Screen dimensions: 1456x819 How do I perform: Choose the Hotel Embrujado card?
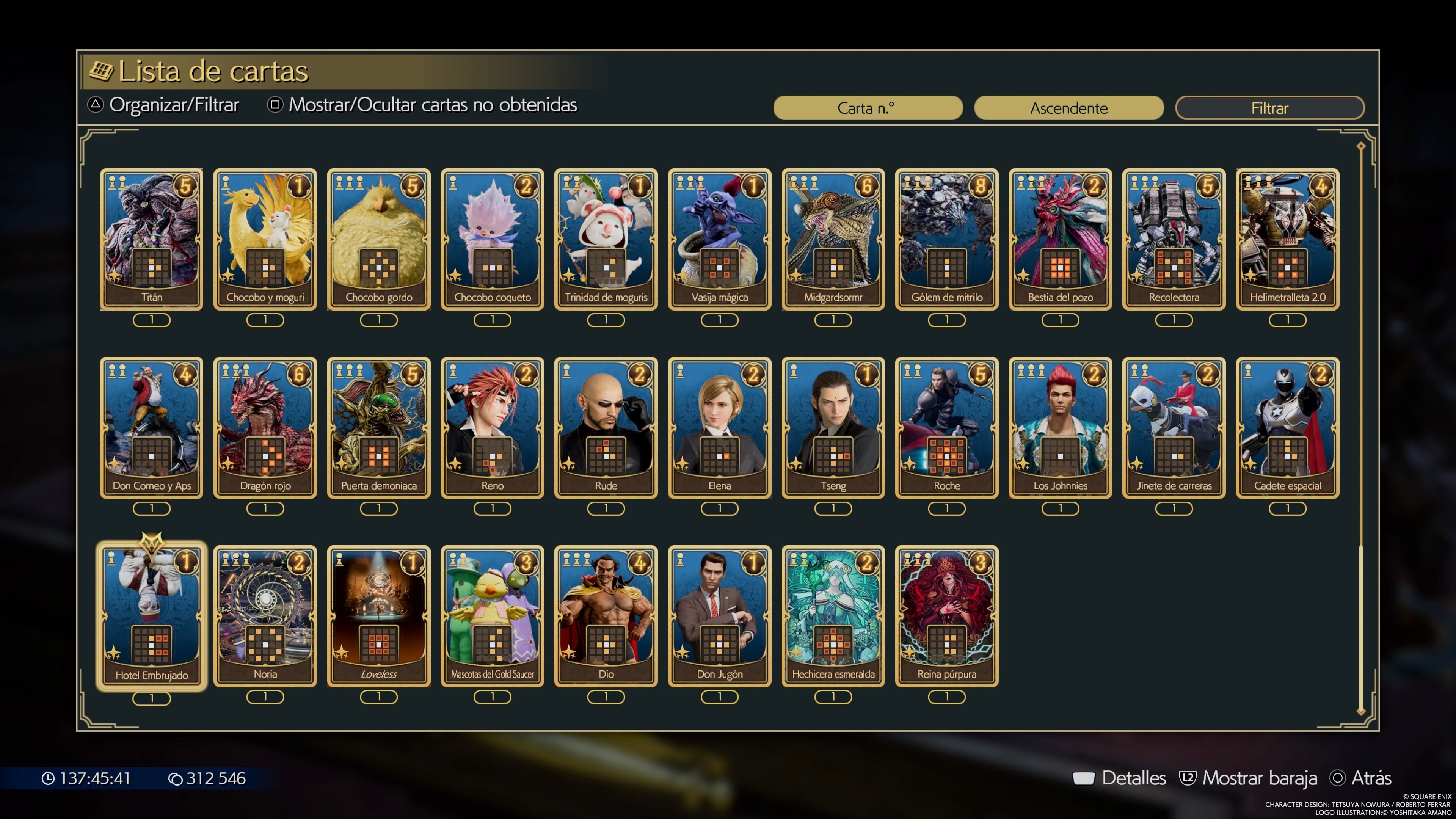point(152,616)
